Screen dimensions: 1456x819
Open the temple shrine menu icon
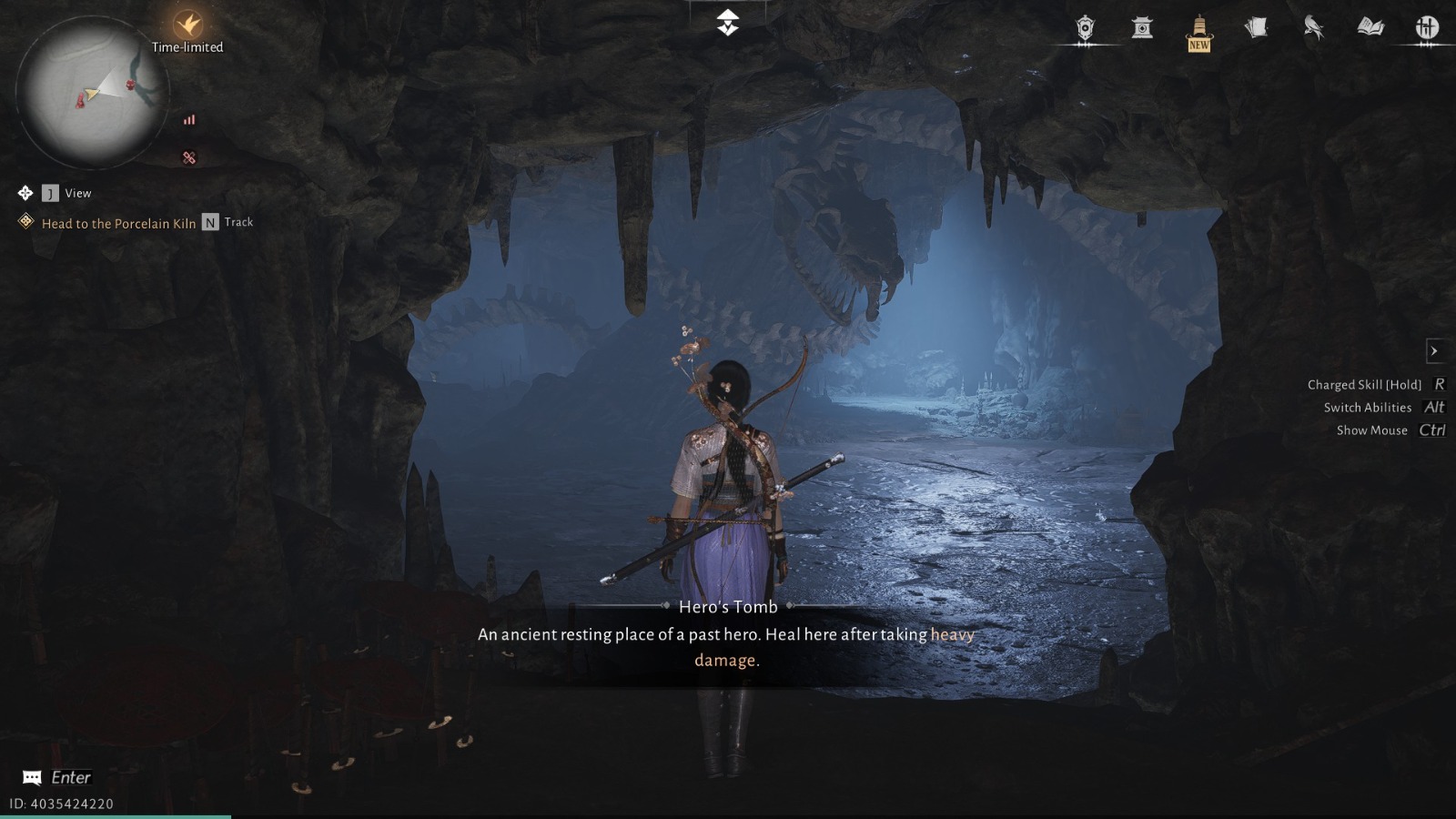(x=1142, y=28)
